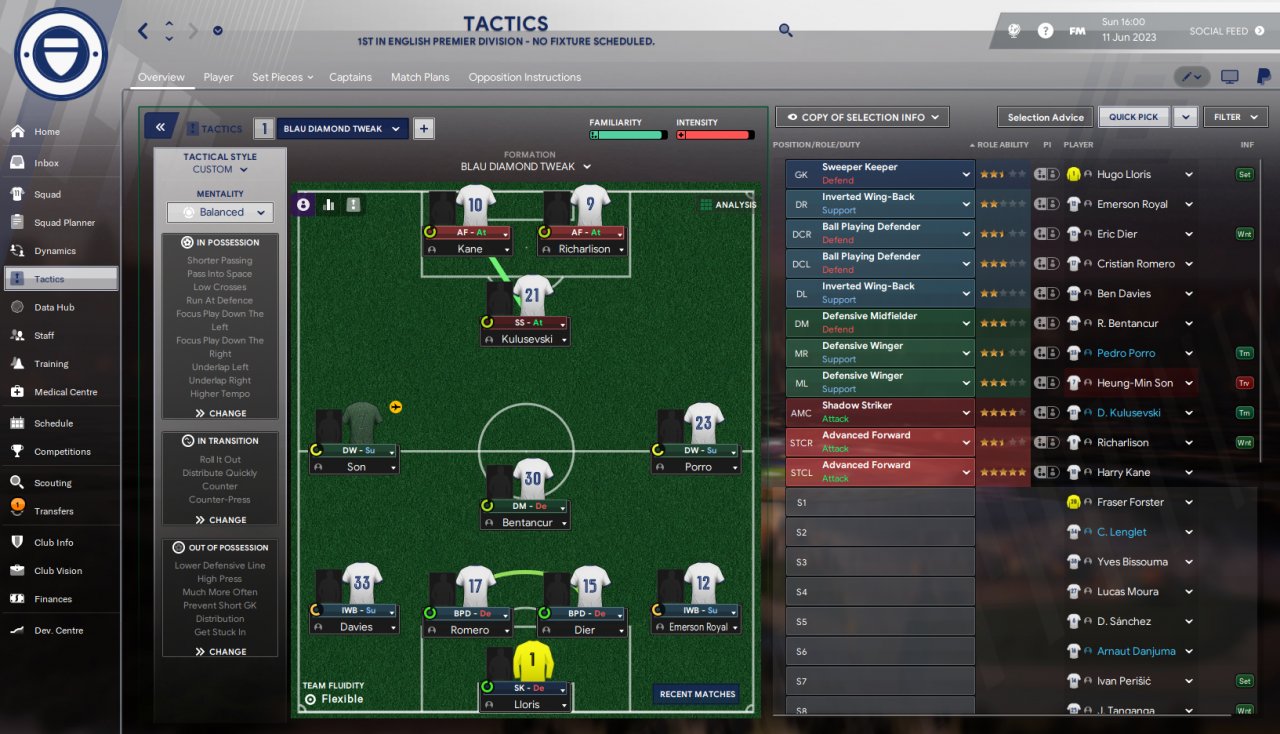Open the Opposition Instructions tab
The height and width of the screenshot is (734, 1280).
[524, 77]
